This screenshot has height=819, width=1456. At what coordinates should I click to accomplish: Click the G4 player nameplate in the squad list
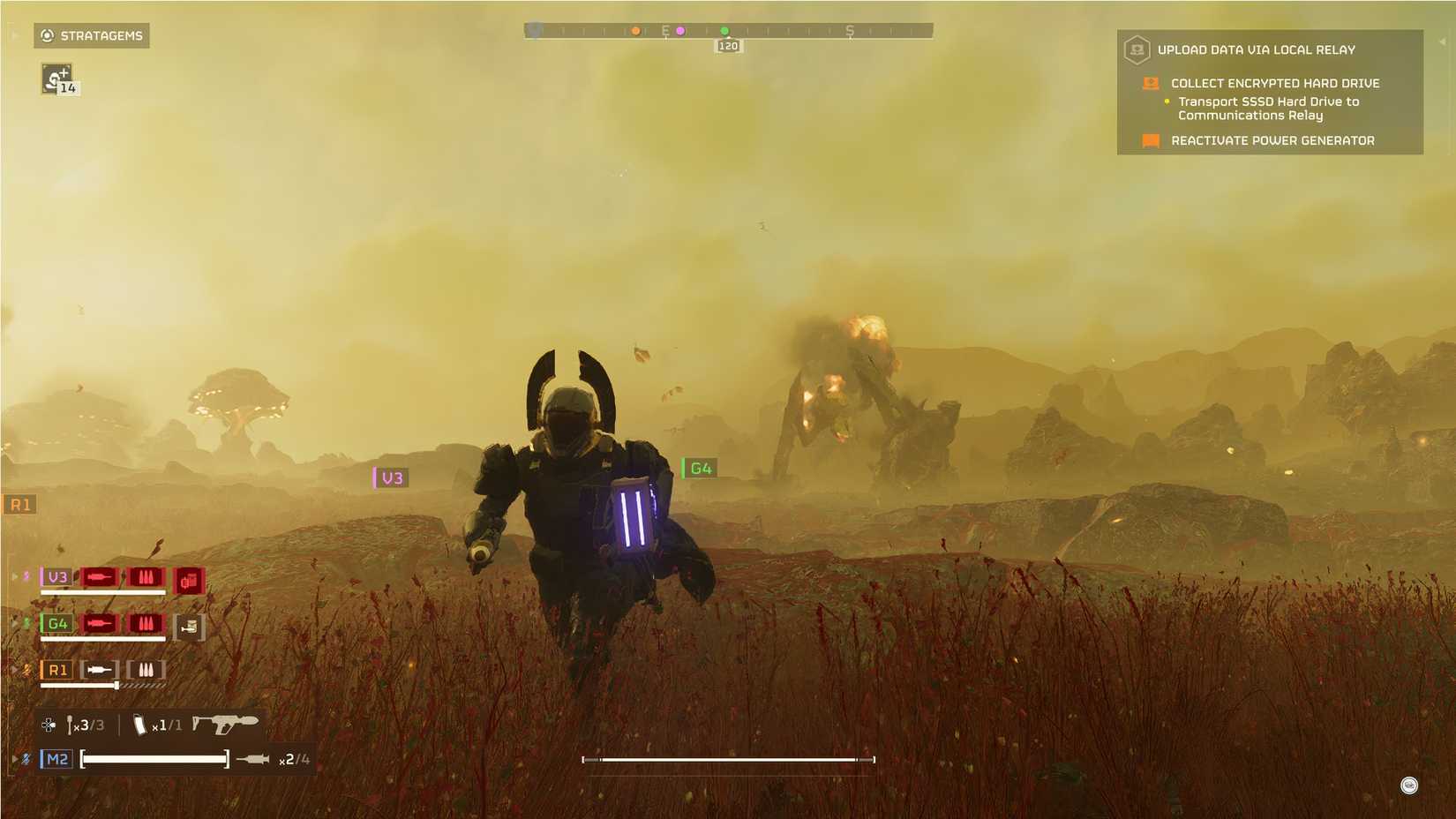(x=57, y=624)
